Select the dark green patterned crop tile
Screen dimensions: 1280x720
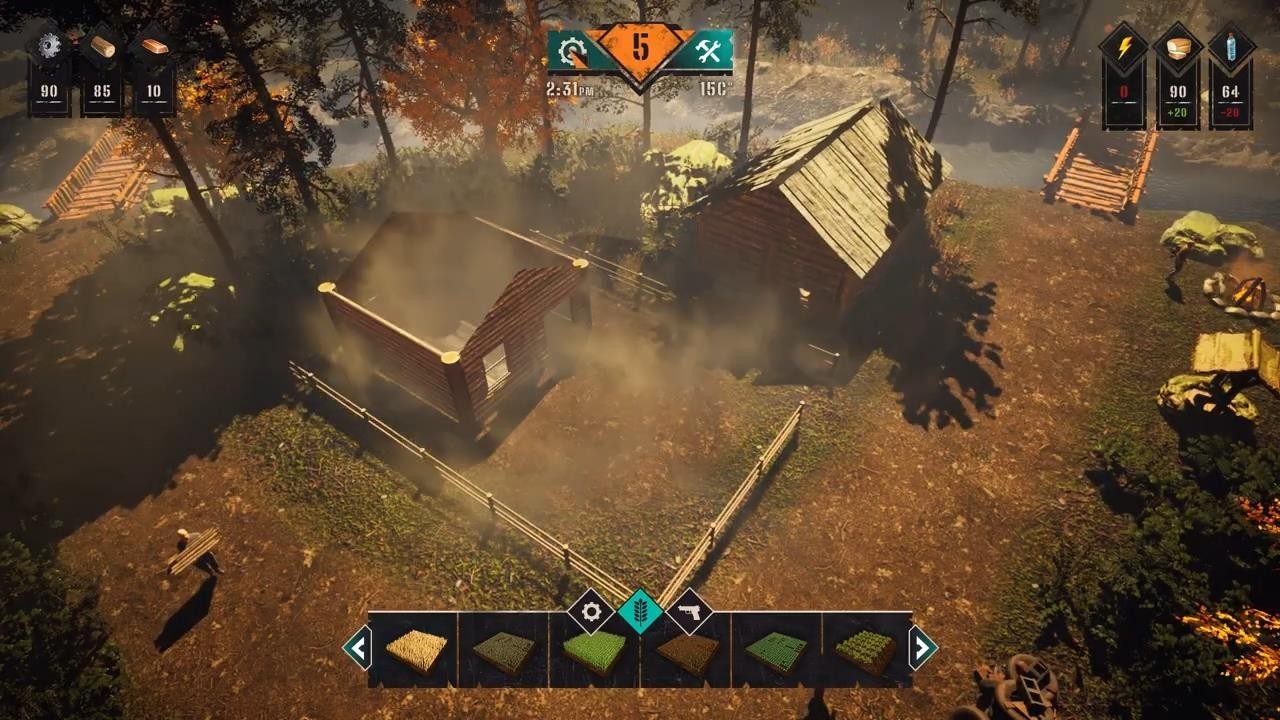pos(776,651)
